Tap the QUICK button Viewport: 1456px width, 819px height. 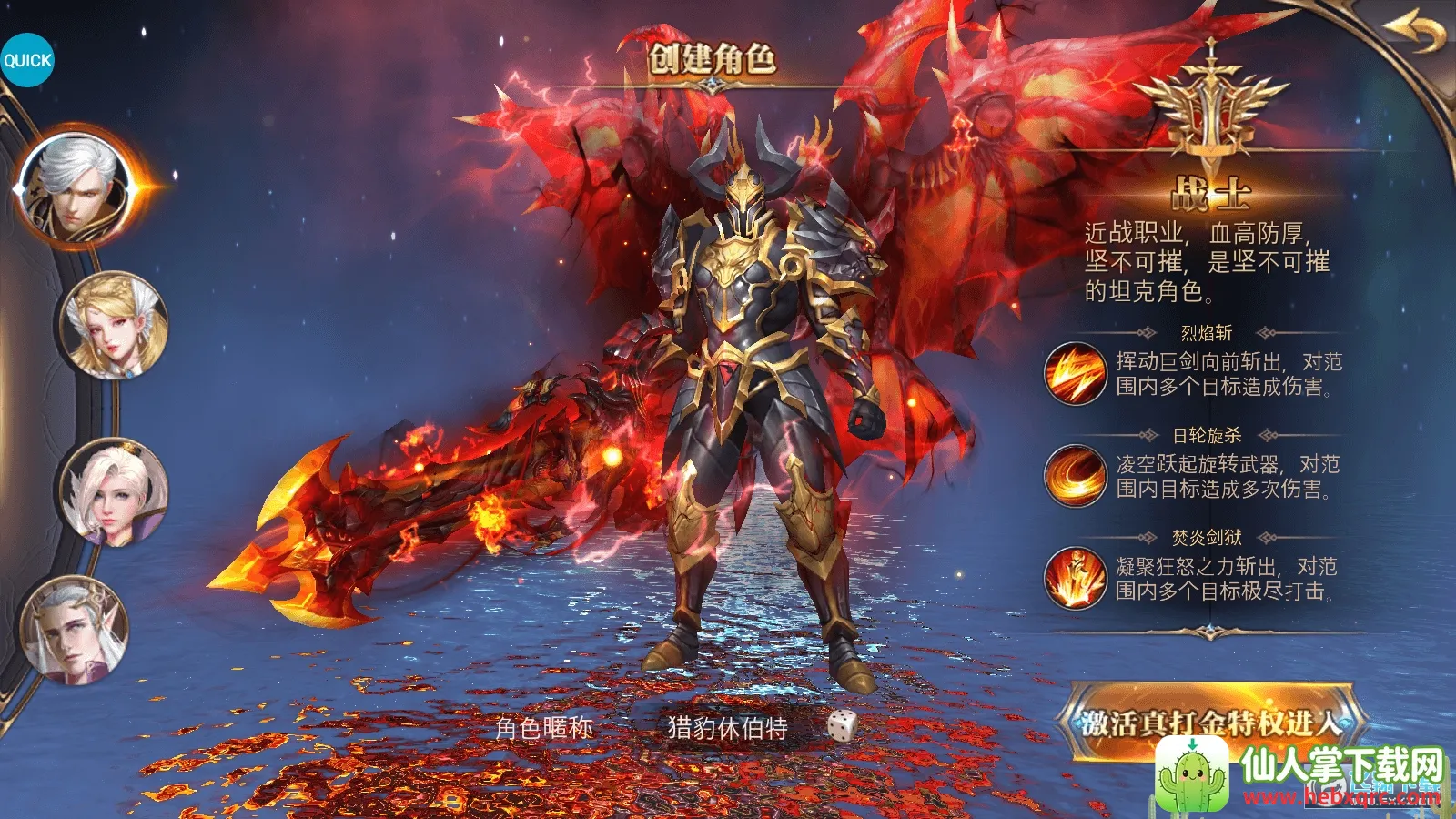coord(27,60)
